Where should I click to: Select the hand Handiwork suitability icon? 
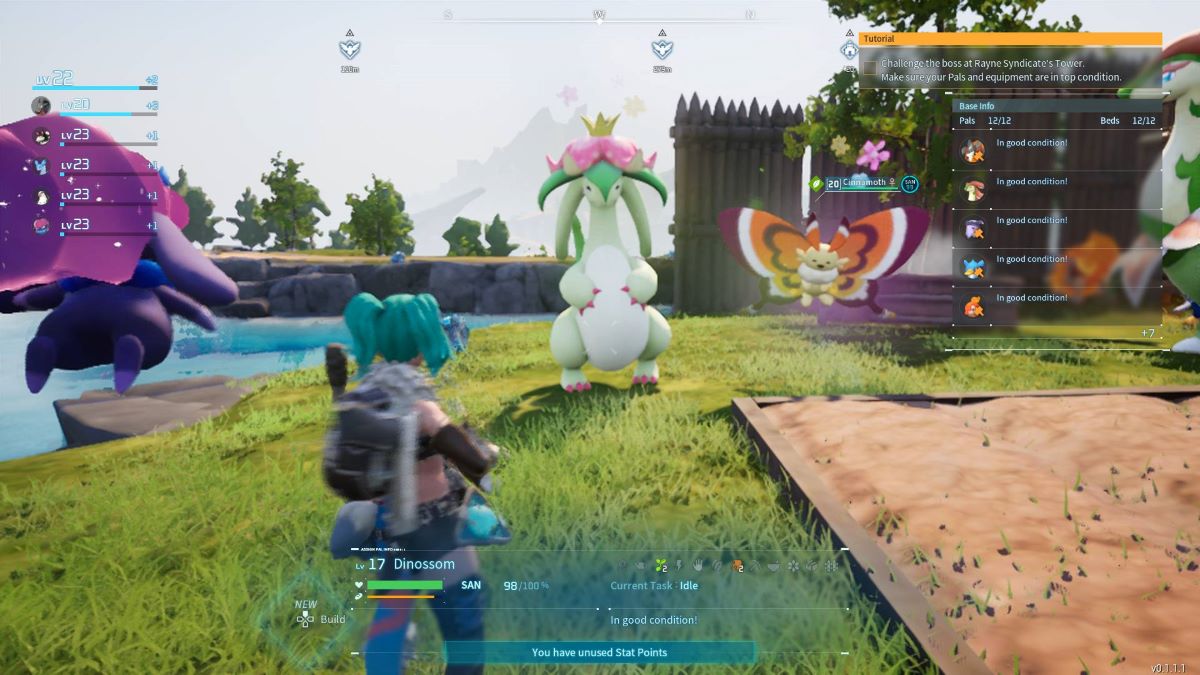point(697,566)
